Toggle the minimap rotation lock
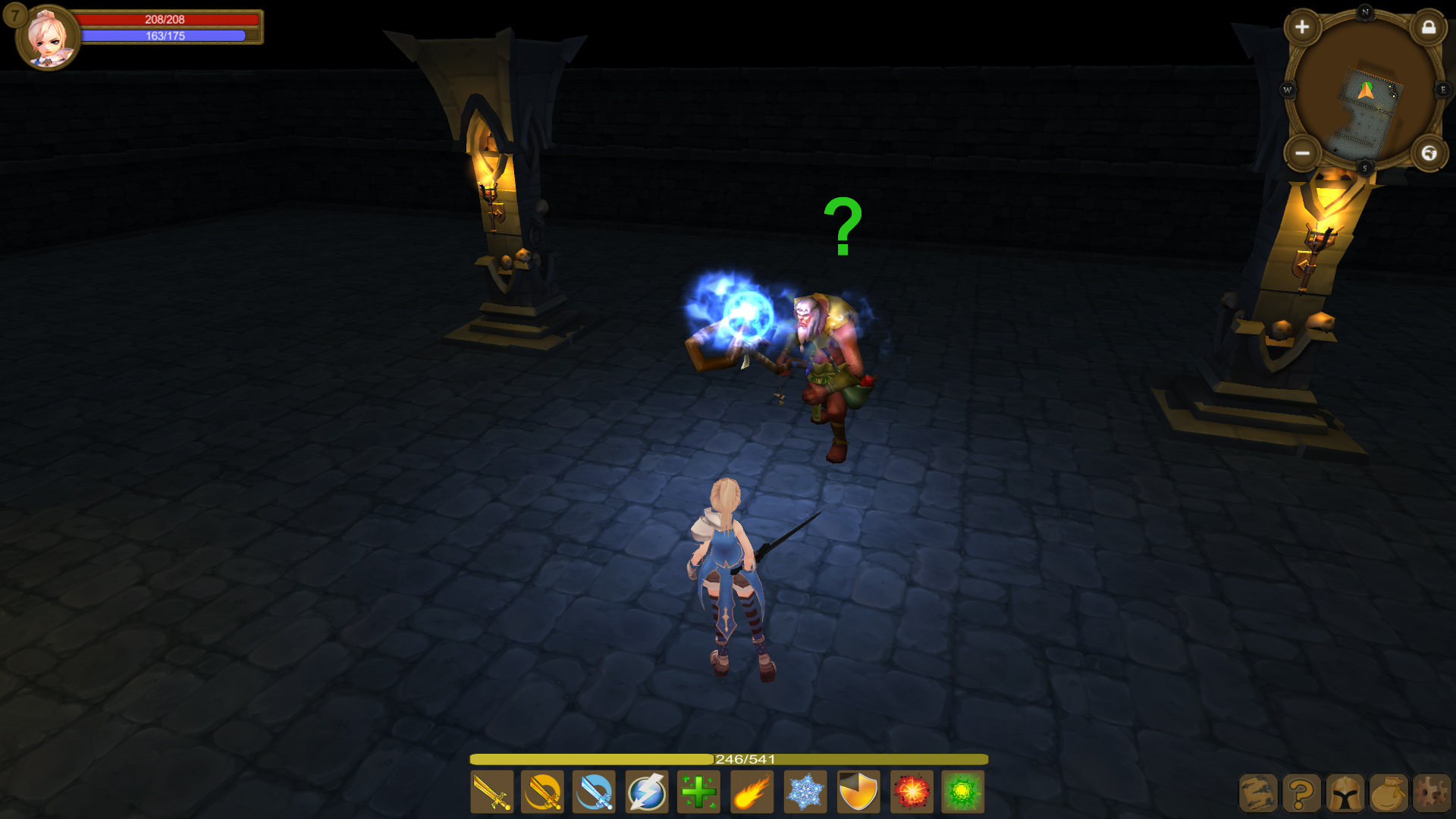Viewport: 1456px width, 819px height. (1429, 29)
